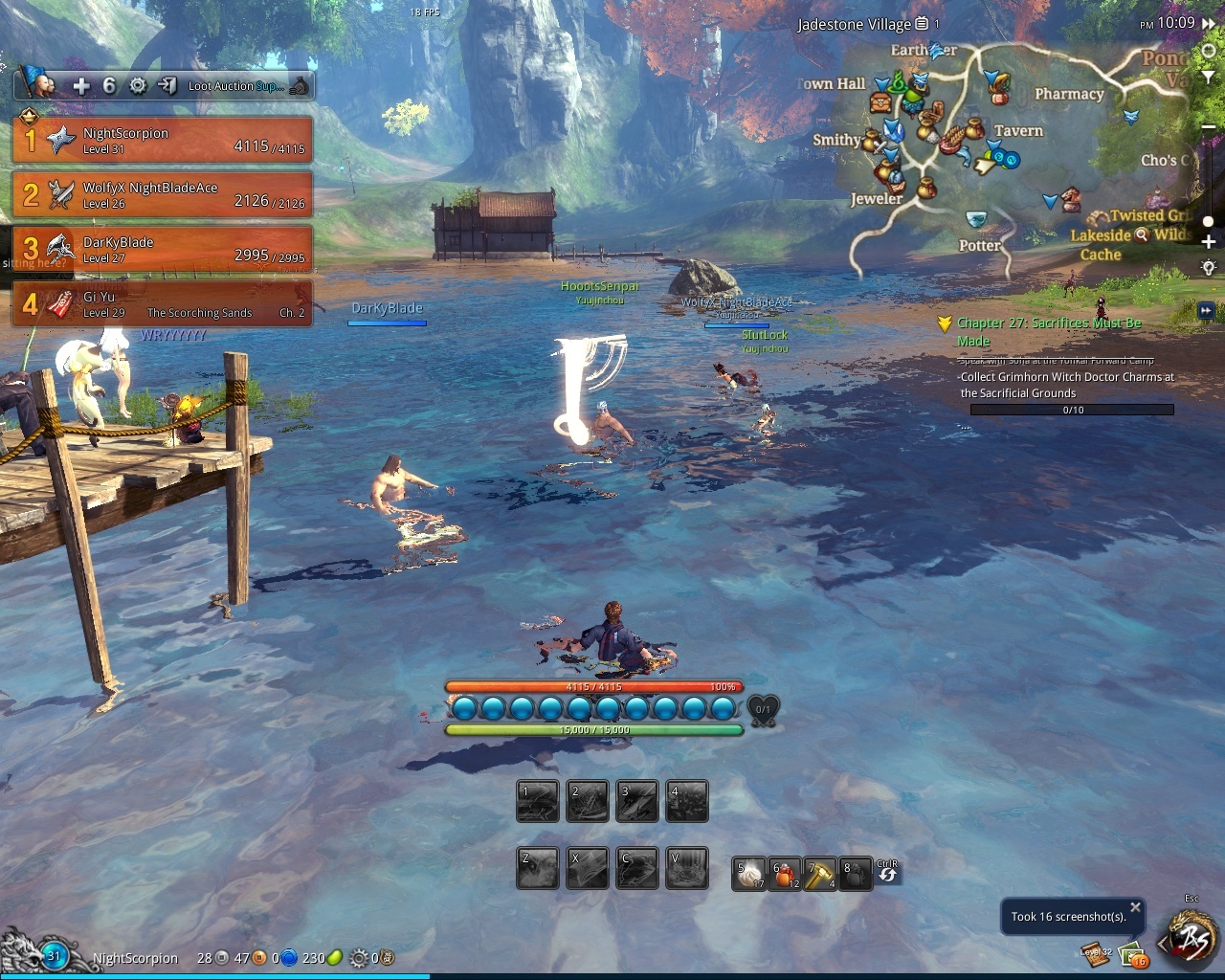Use the red potion in slot 6

click(x=785, y=873)
